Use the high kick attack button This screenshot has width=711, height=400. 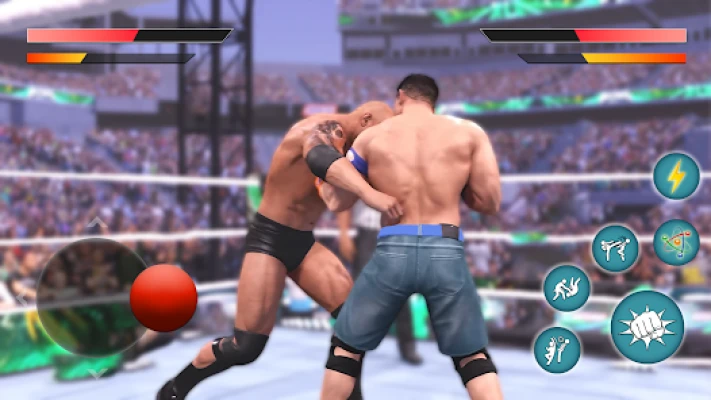615,248
